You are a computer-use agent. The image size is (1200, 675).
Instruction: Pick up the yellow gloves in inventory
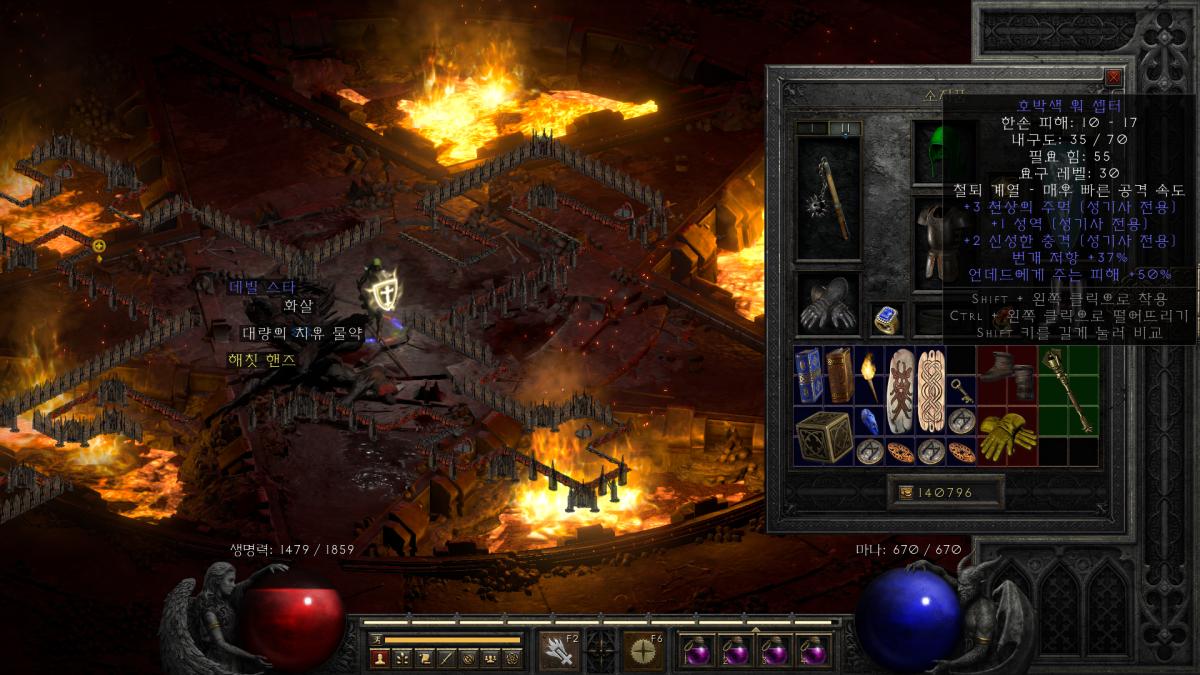[1006, 436]
